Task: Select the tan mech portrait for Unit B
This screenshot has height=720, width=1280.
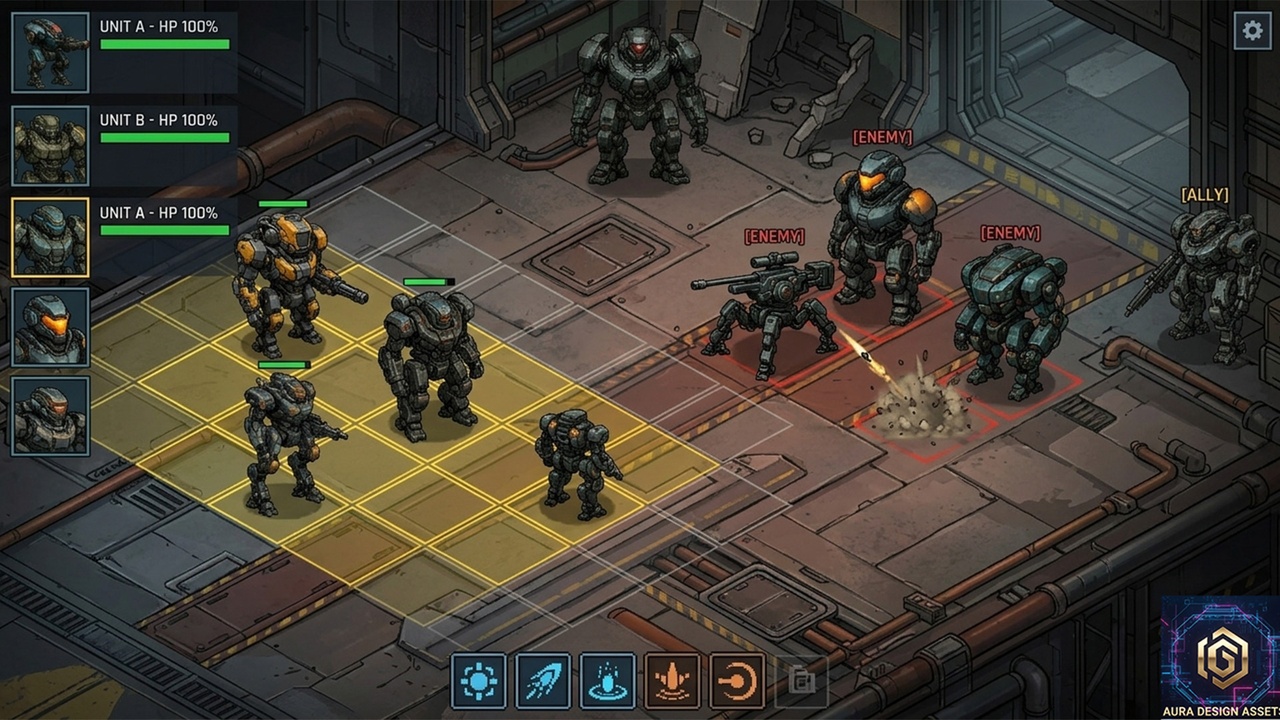Action: click(50, 146)
